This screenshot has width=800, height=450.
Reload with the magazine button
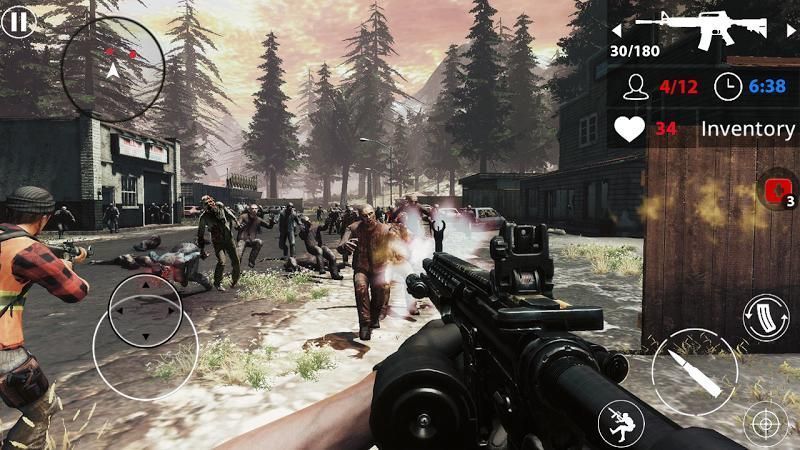[766, 317]
